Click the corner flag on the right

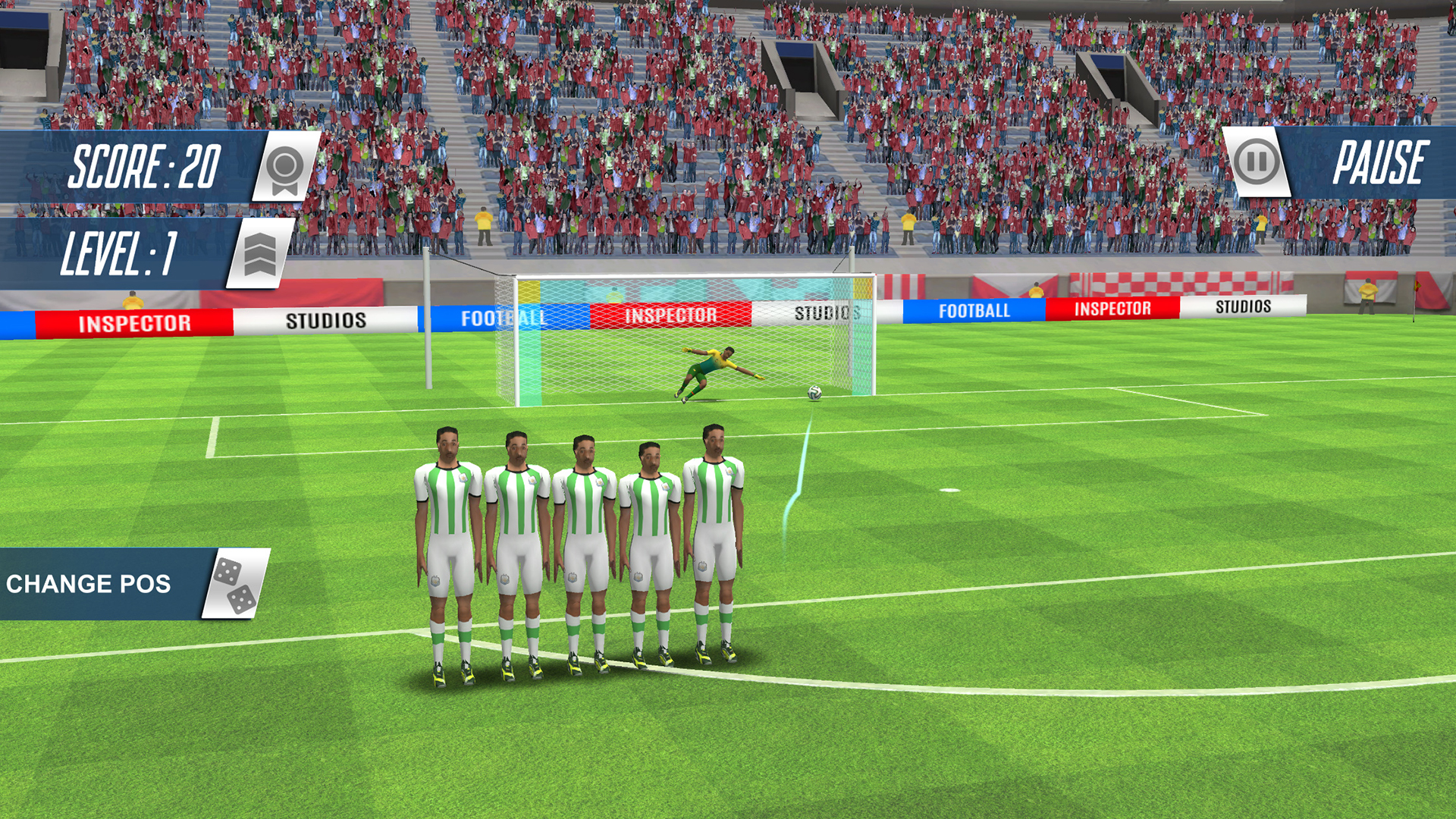tap(1417, 287)
